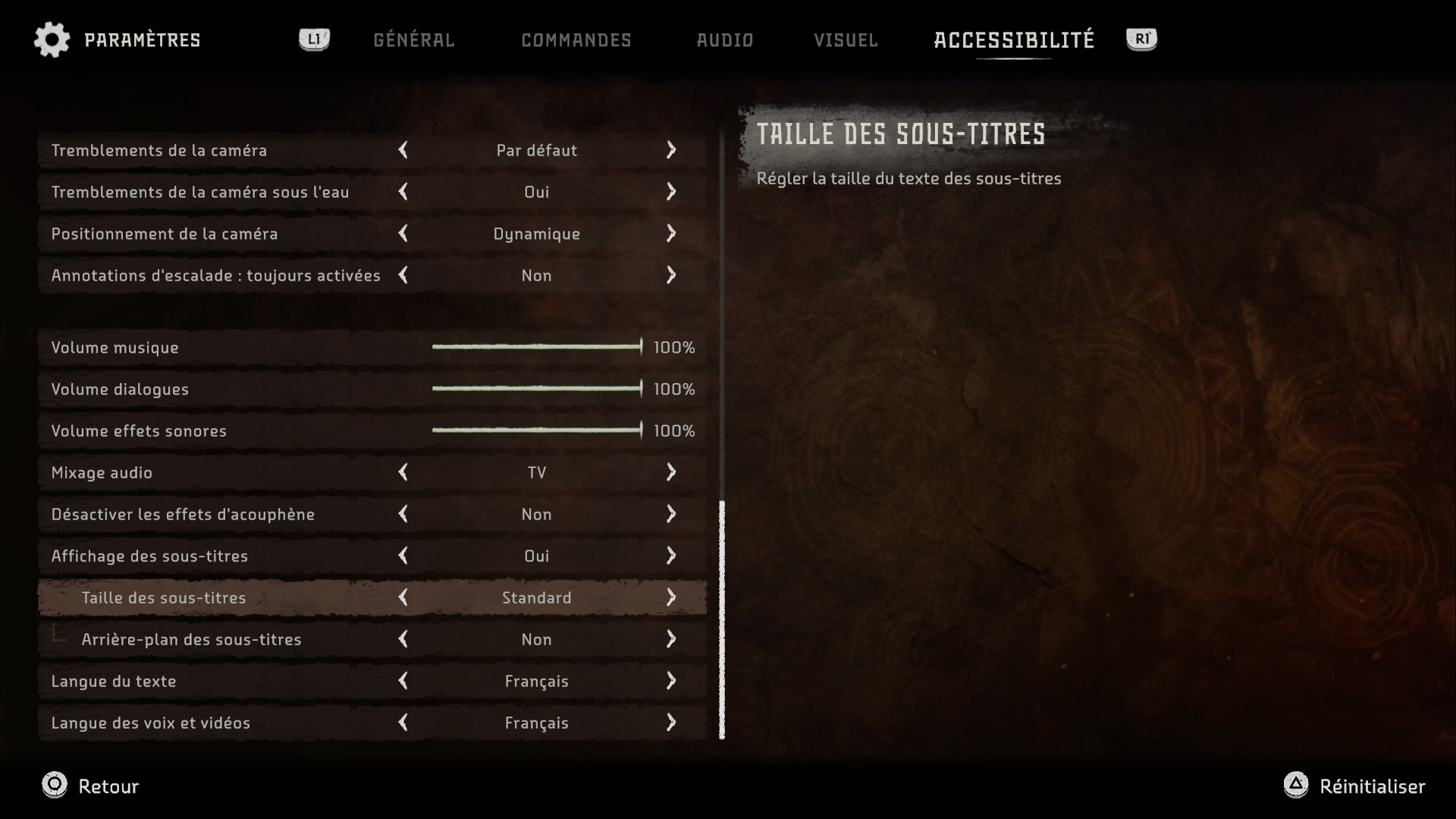Click left arrow for Désactiver les effets d'acouphène
This screenshot has width=1456, height=819.
point(403,514)
